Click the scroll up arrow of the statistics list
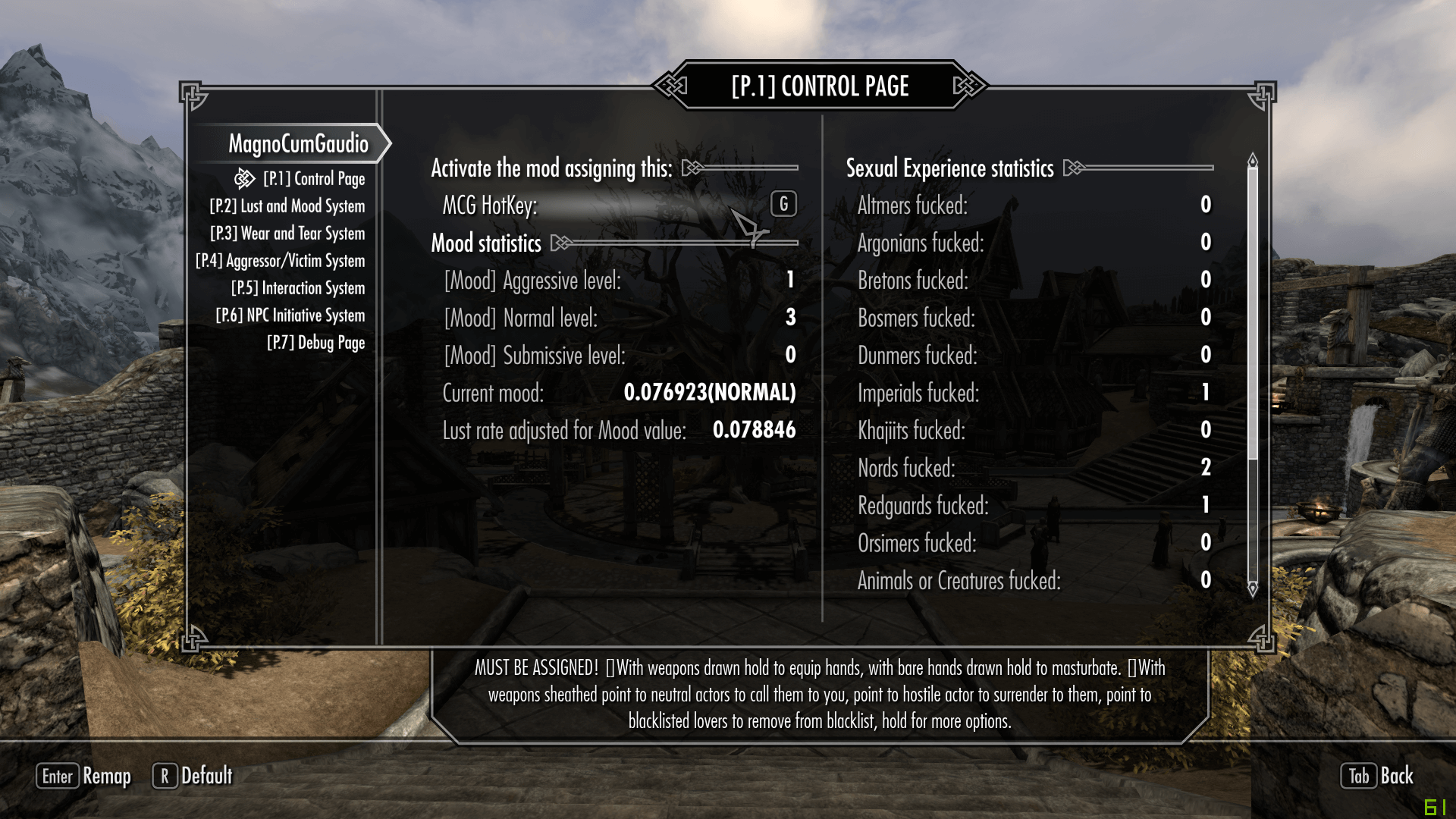The height and width of the screenshot is (819, 1456). tap(1253, 160)
